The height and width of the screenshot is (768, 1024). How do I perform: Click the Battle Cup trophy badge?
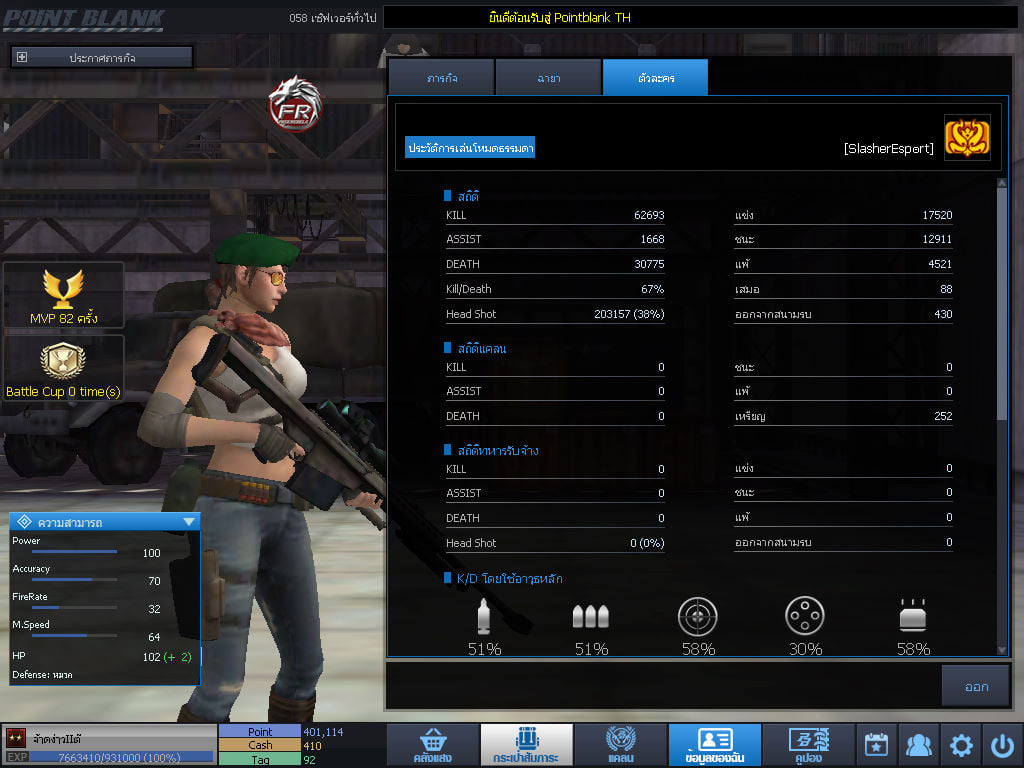(x=63, y=369)
